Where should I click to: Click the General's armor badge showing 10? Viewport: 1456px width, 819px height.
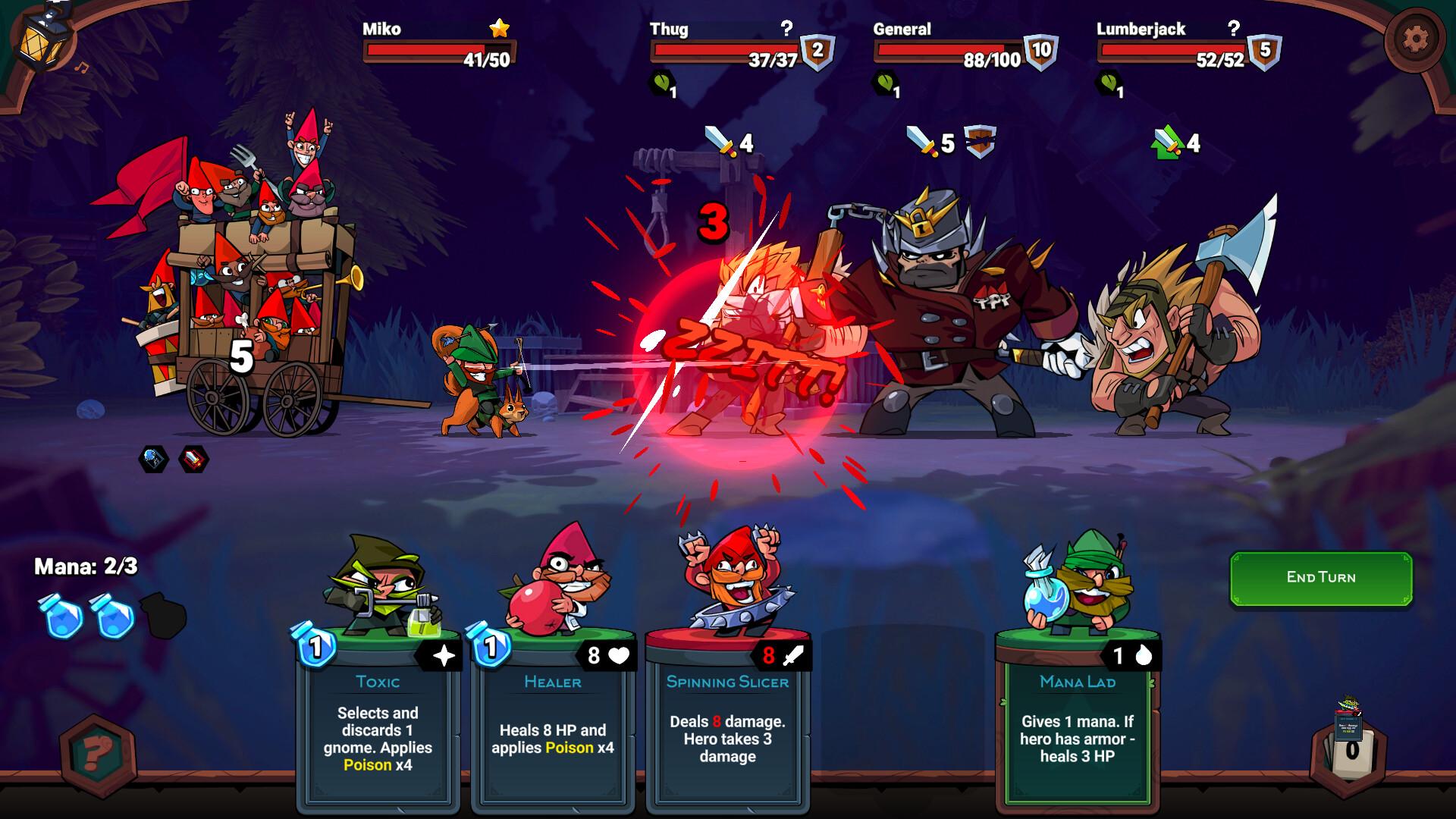click(1042, 52)
